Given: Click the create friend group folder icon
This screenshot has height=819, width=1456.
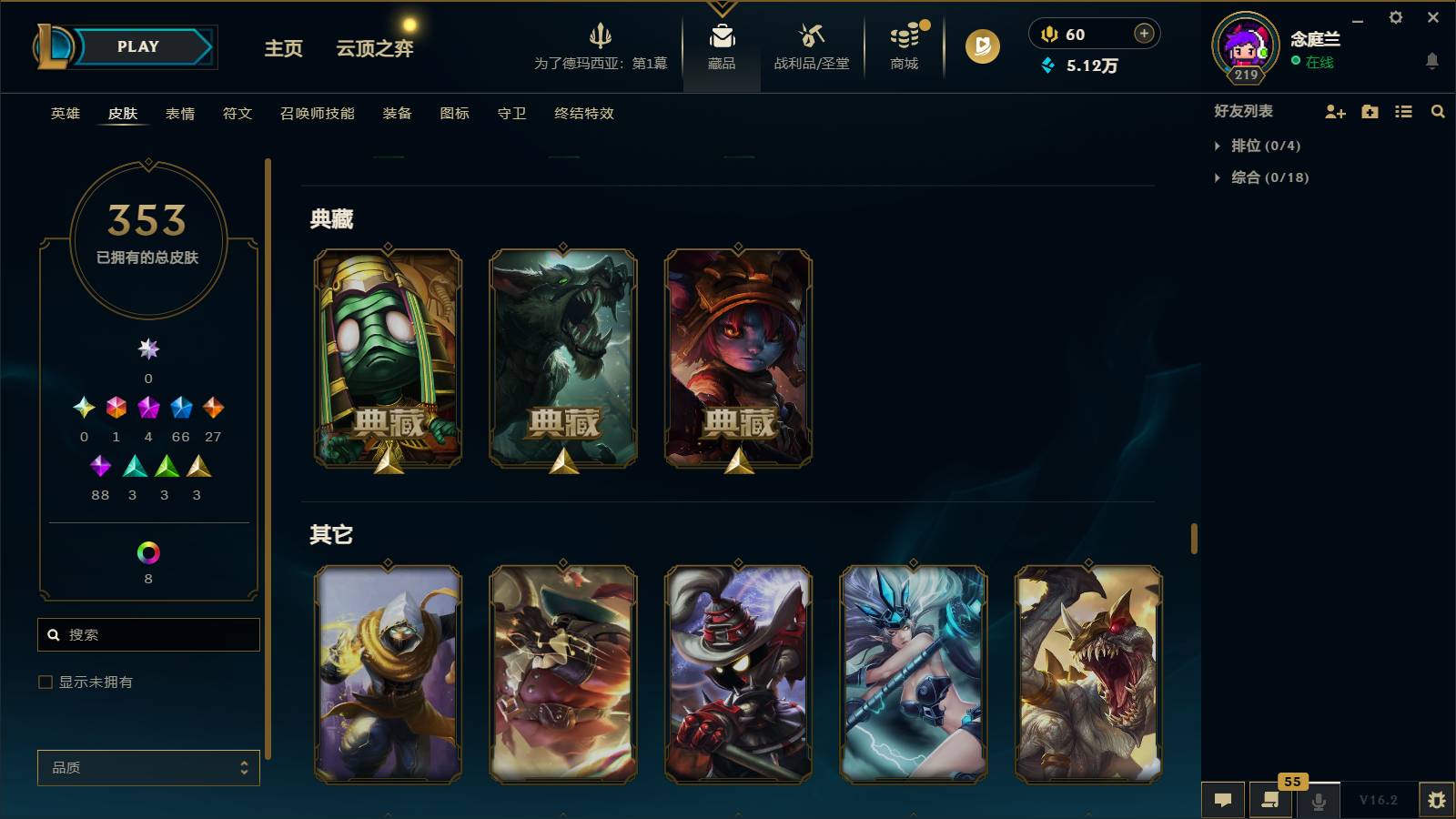Looking at the screenshot, I should (1369, 112).
